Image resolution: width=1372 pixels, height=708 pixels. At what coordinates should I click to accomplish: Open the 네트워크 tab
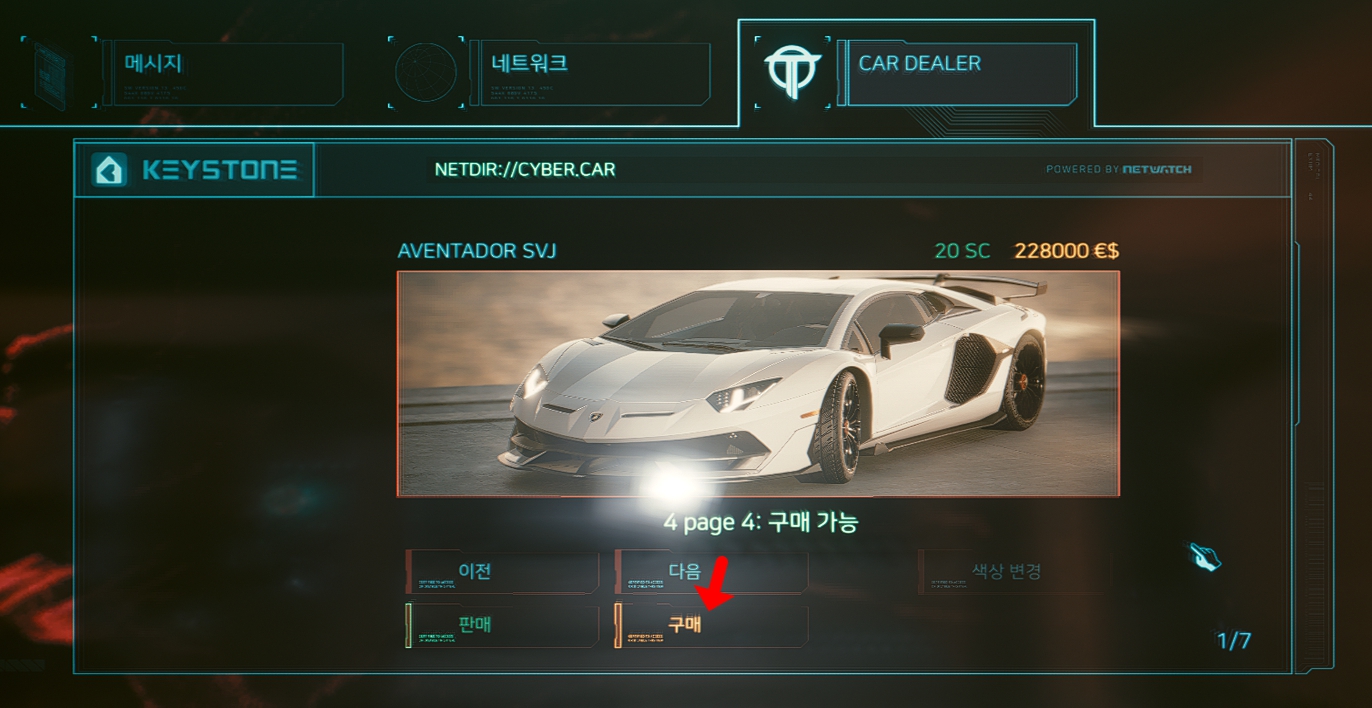pyautogui.click(x=588, y=72)
